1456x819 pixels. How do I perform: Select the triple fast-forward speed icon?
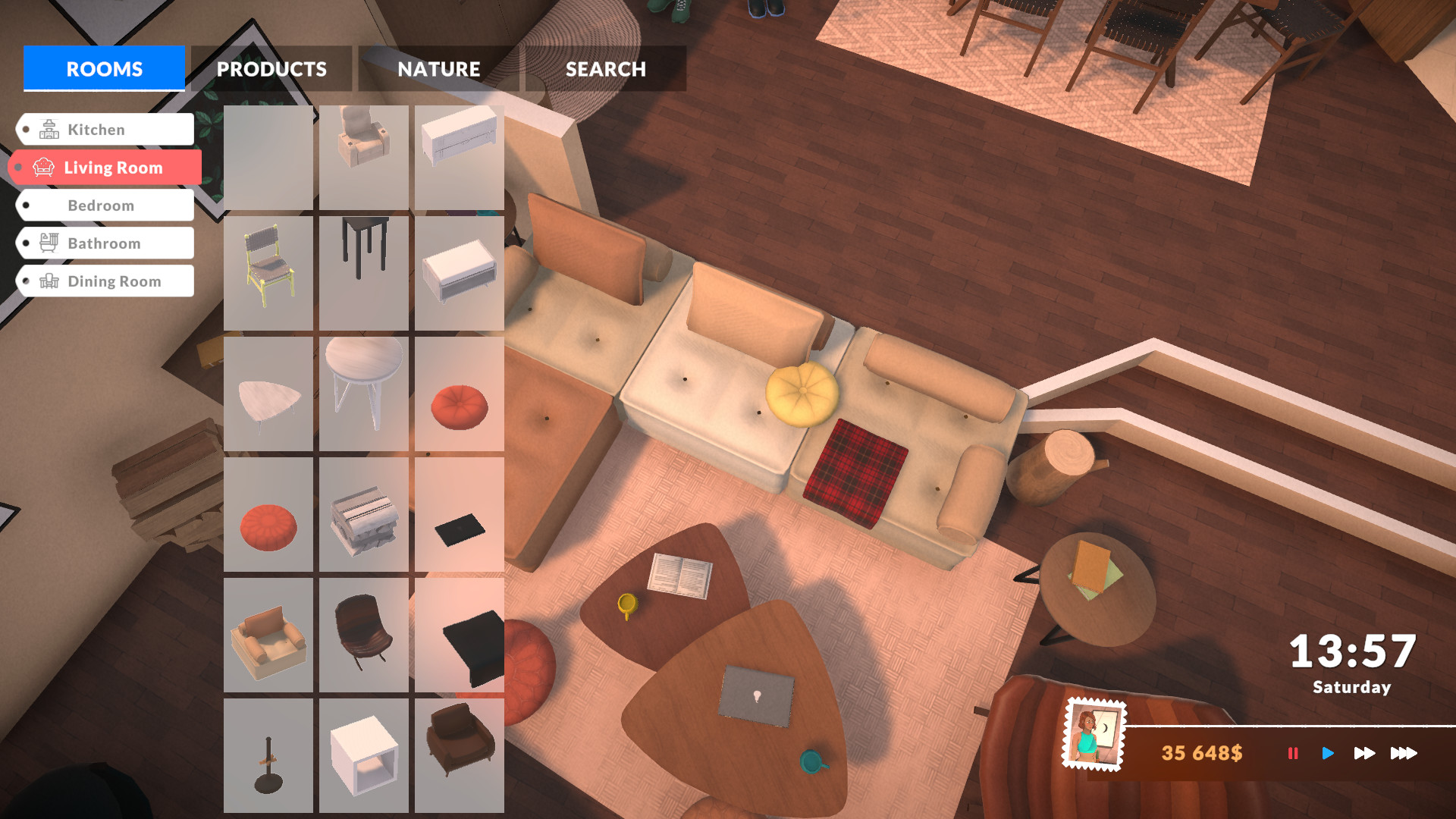[x=1404, y=754]
